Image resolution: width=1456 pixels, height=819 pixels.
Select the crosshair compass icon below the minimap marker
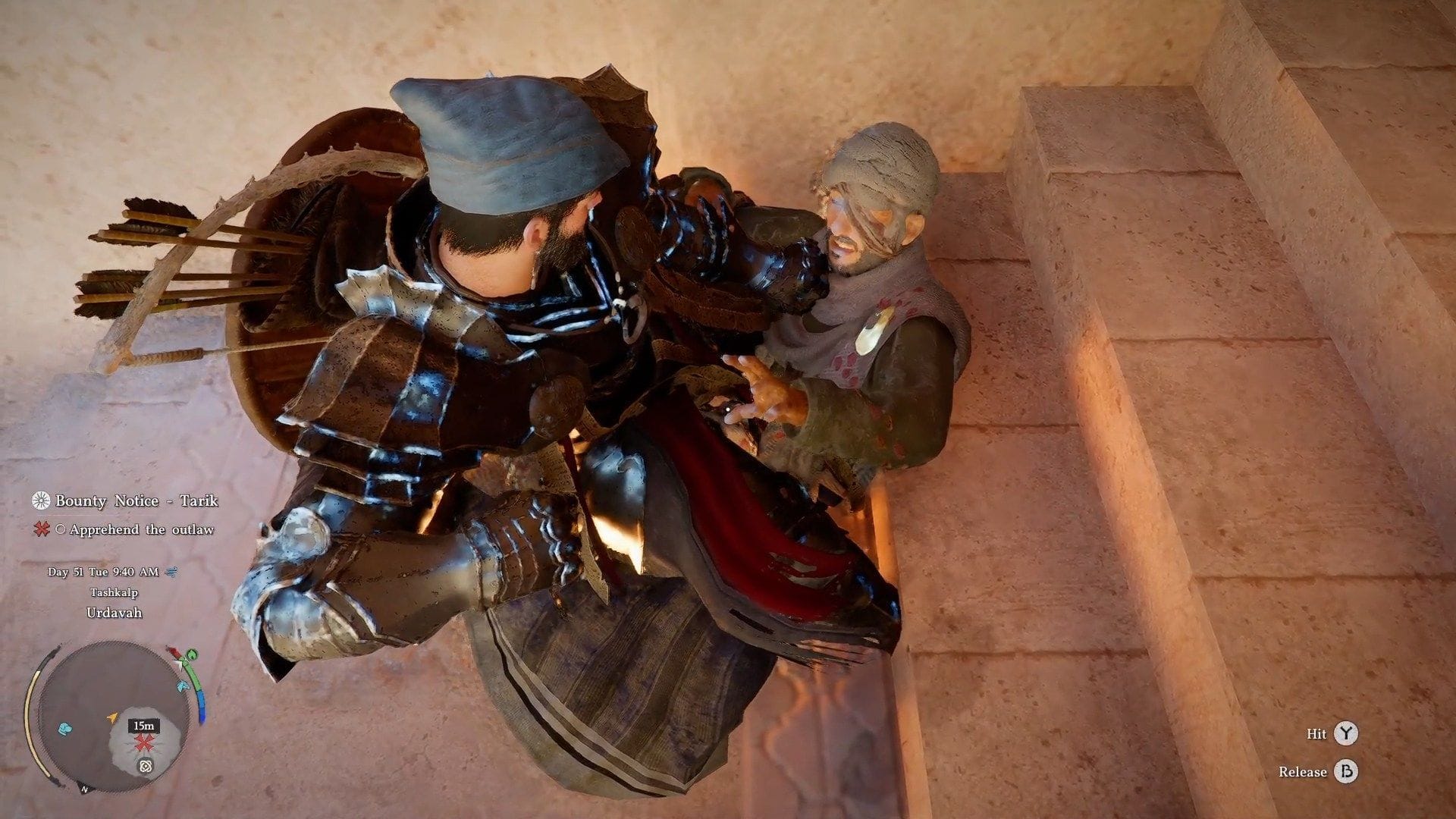(x=146, y=766)
